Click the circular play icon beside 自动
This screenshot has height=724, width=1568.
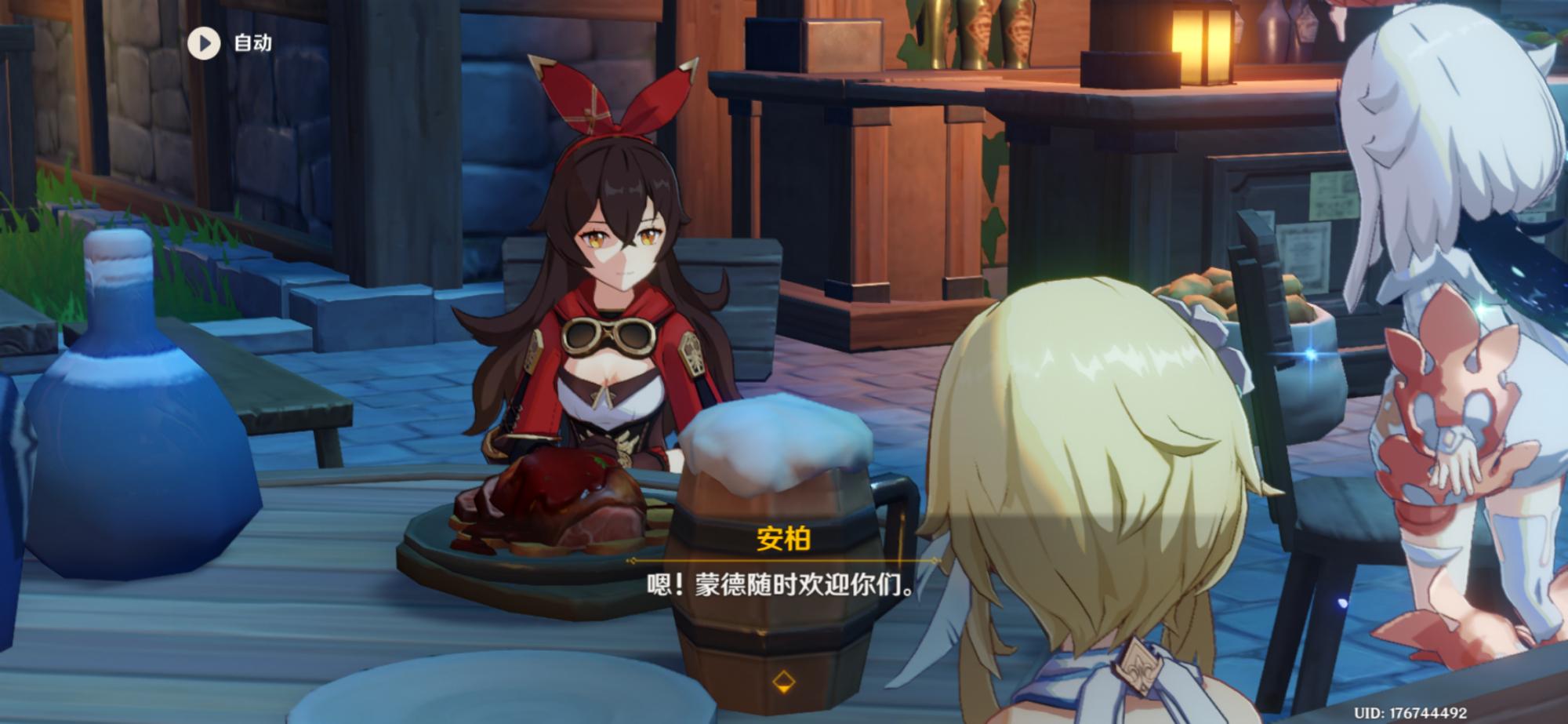tap(205, 42)
